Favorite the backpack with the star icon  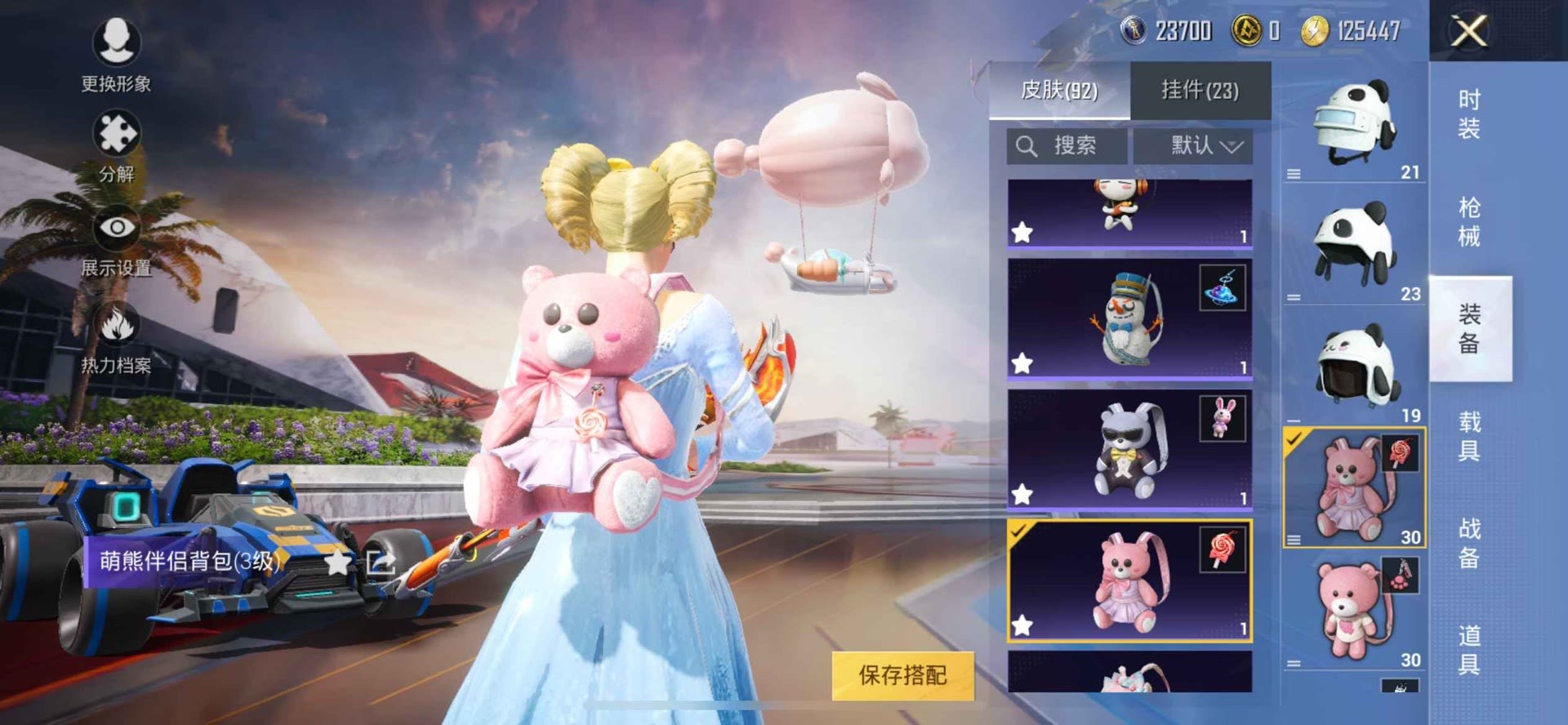[336, 561]
